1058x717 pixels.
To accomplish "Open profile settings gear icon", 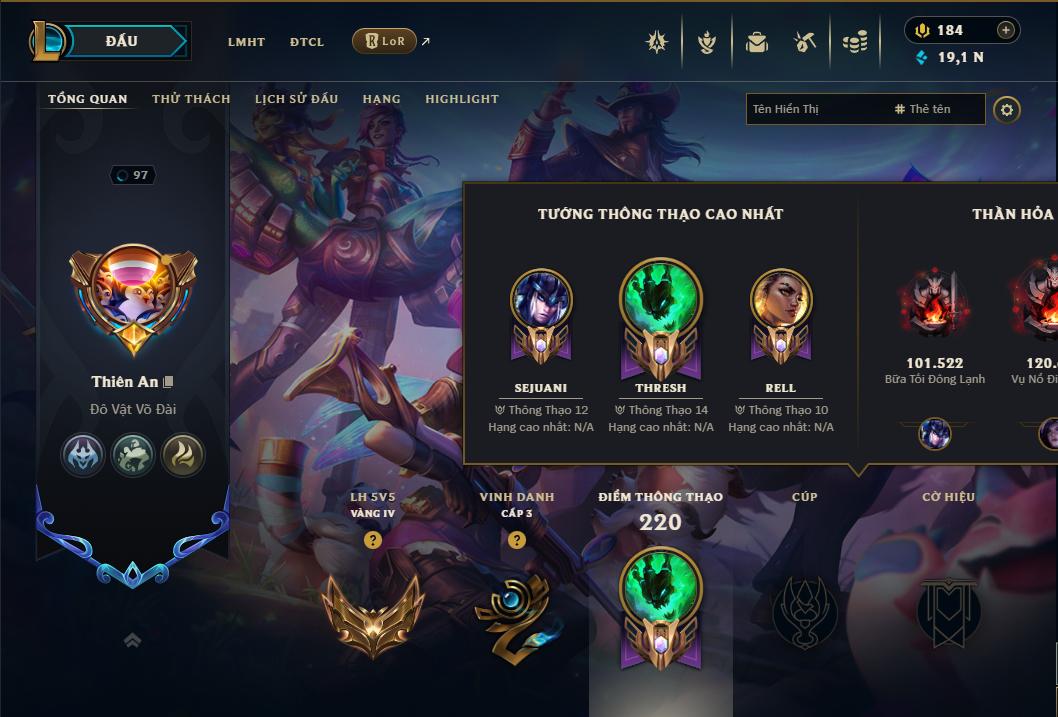I will (1007, 110).
